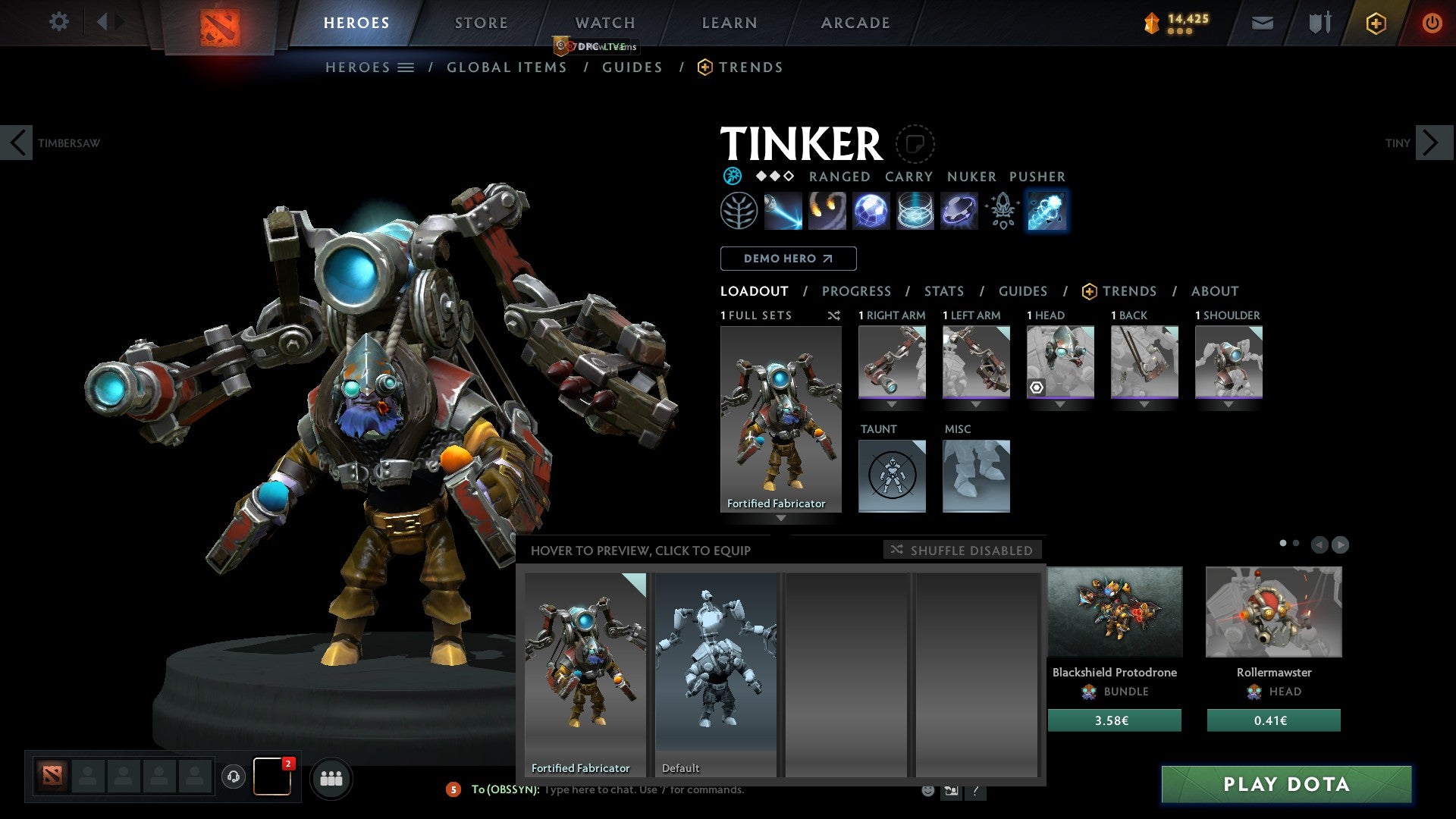Toggle the Shuffle Disabled setting
This screenshot has height=819, width=1456.
click(963, 551)
